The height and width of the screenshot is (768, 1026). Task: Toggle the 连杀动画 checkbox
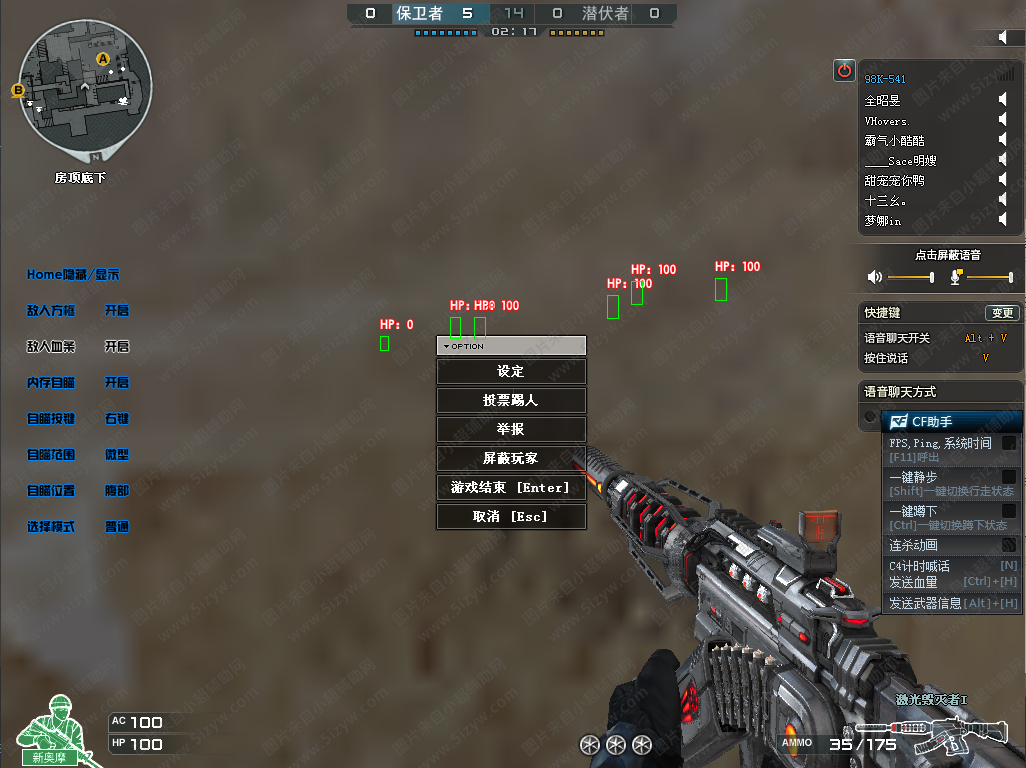(1009, 545)
